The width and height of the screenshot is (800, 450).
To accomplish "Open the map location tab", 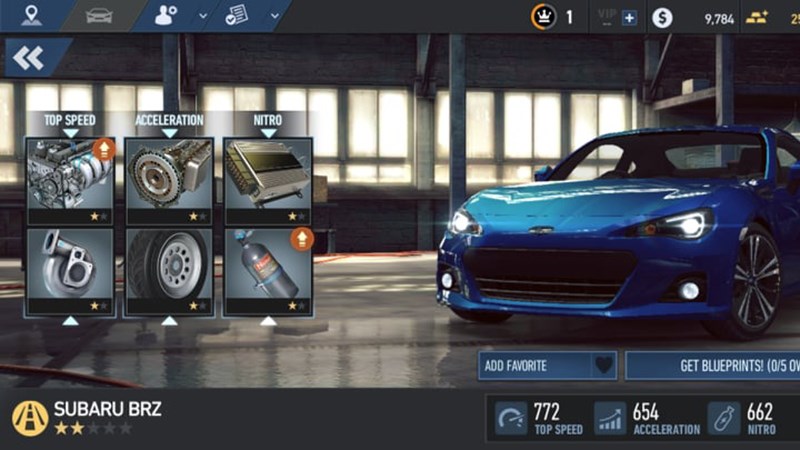I will point(31,16).
